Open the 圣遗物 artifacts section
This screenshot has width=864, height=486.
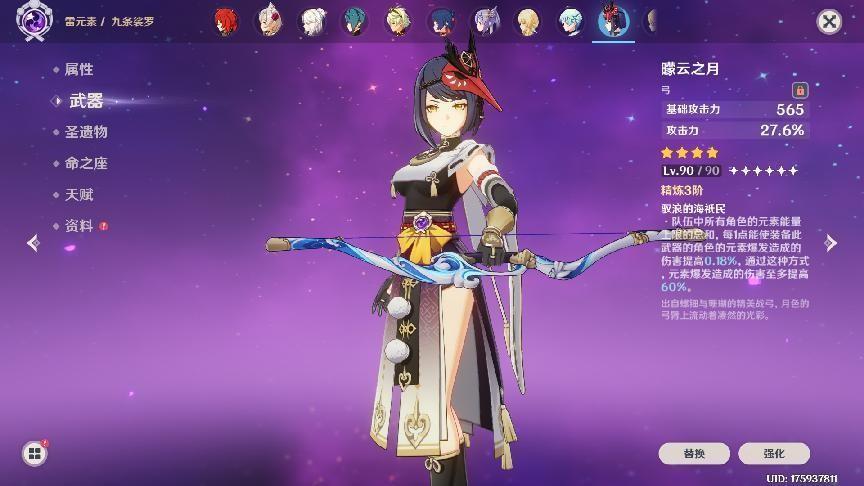pos(86,132)
